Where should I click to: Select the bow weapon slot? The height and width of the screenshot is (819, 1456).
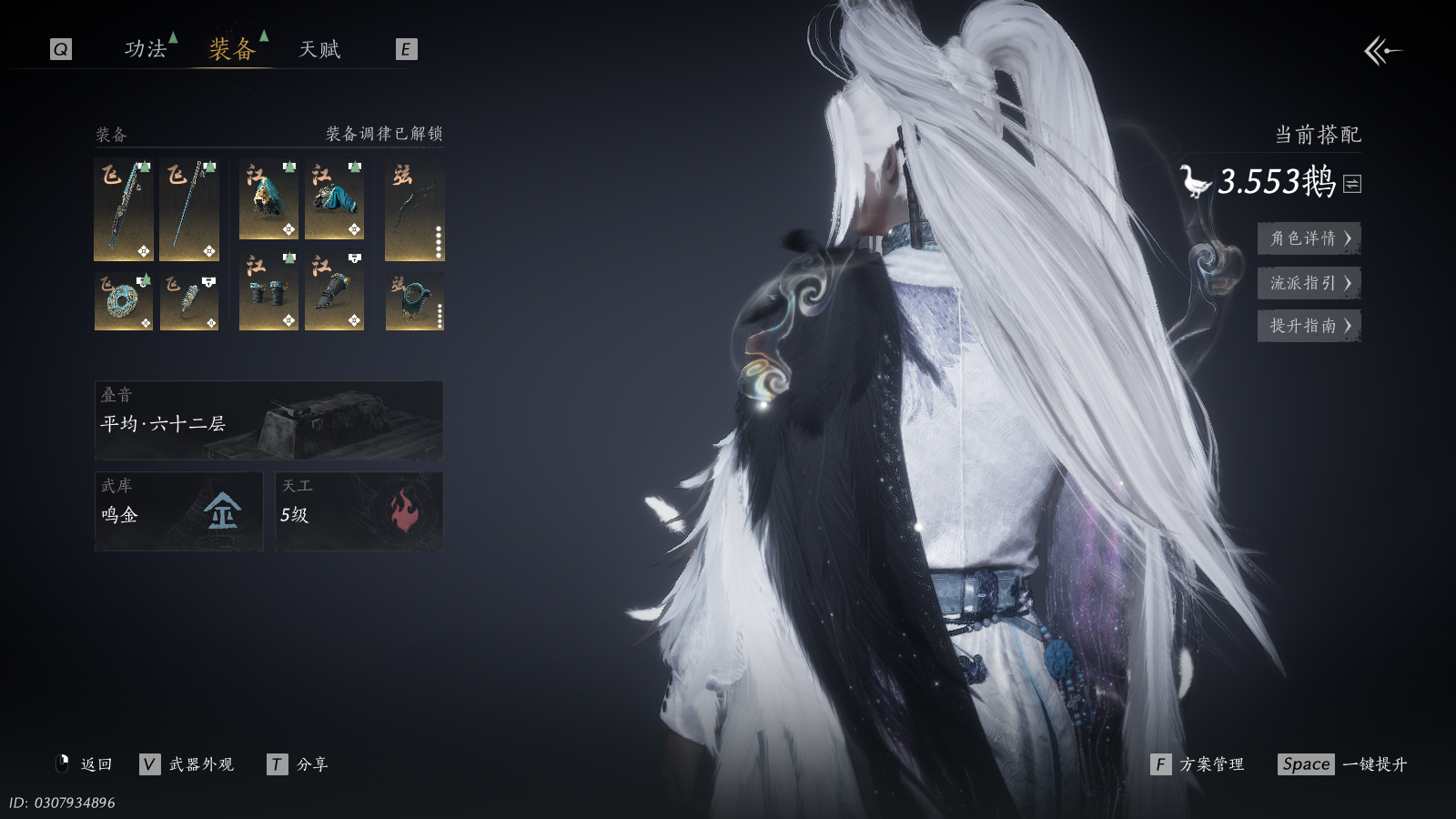pyautogui.click(x=414, y=209)
